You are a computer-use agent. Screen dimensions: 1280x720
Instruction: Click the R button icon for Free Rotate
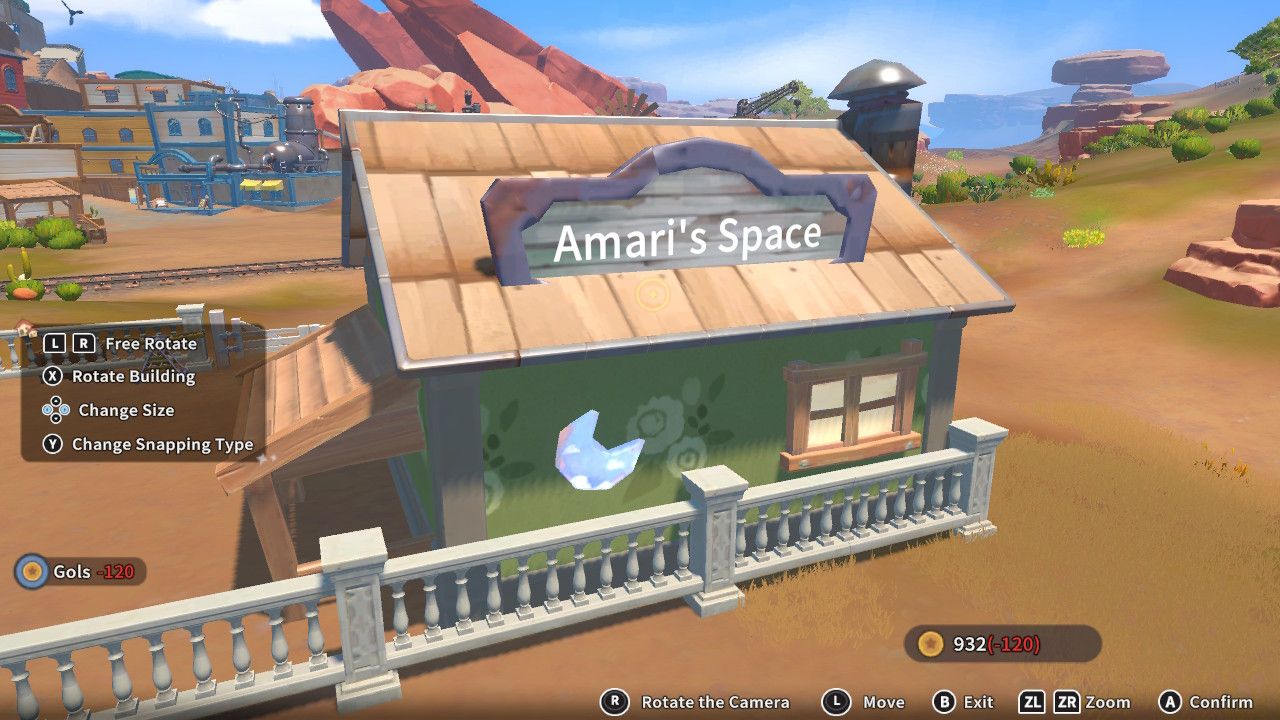pos(83,344)
